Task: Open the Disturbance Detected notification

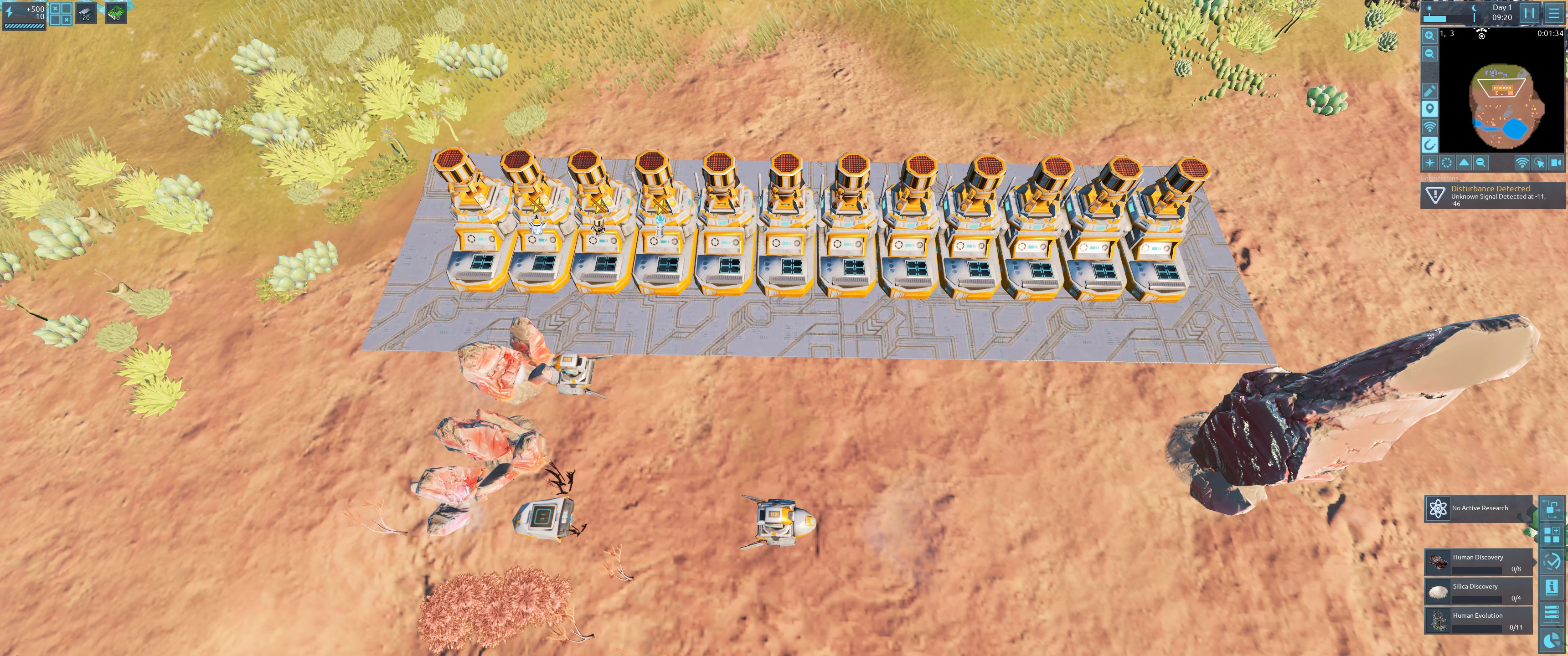Action: (x=1492, y=195)
